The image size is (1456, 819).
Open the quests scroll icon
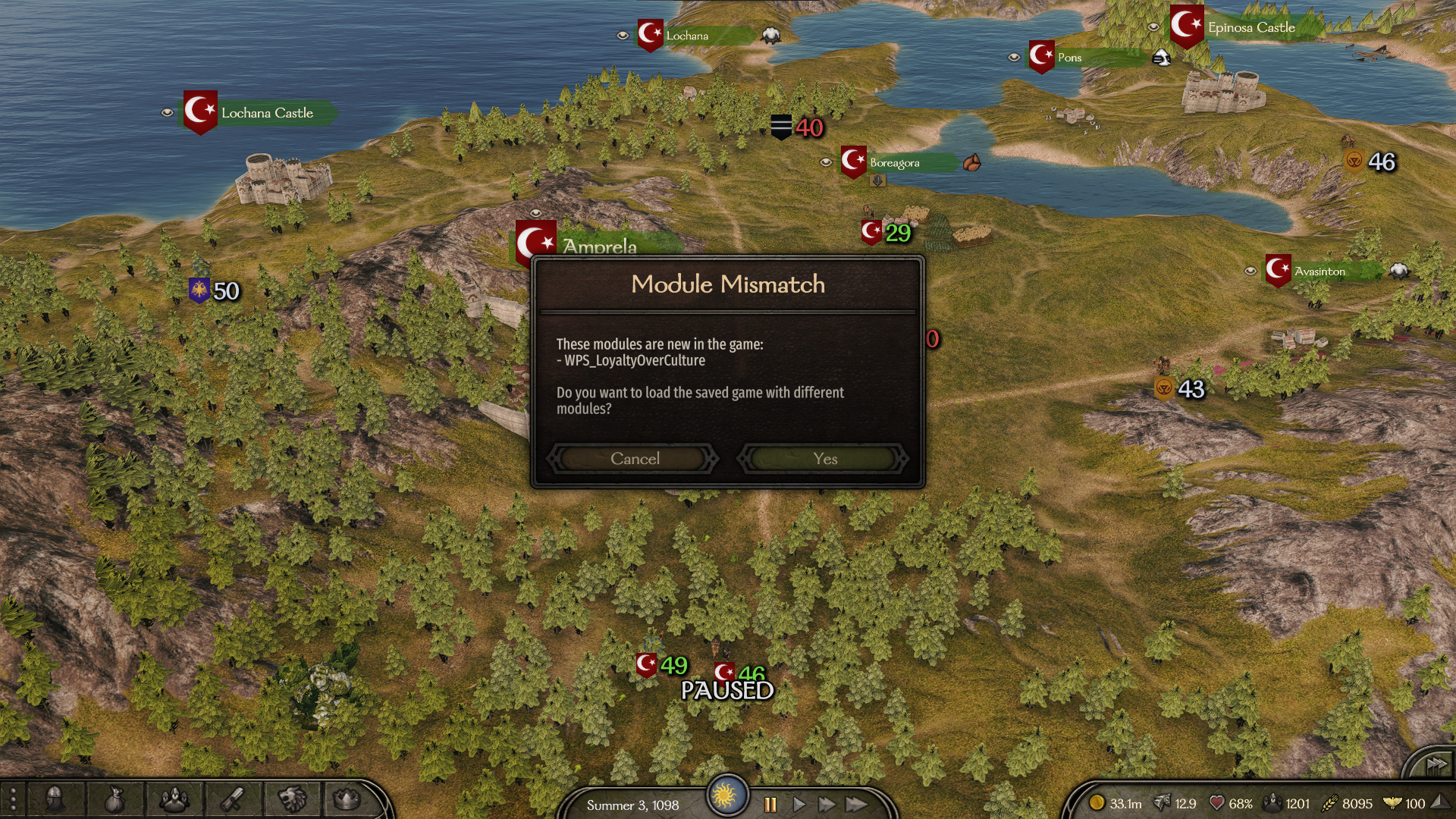232,799
